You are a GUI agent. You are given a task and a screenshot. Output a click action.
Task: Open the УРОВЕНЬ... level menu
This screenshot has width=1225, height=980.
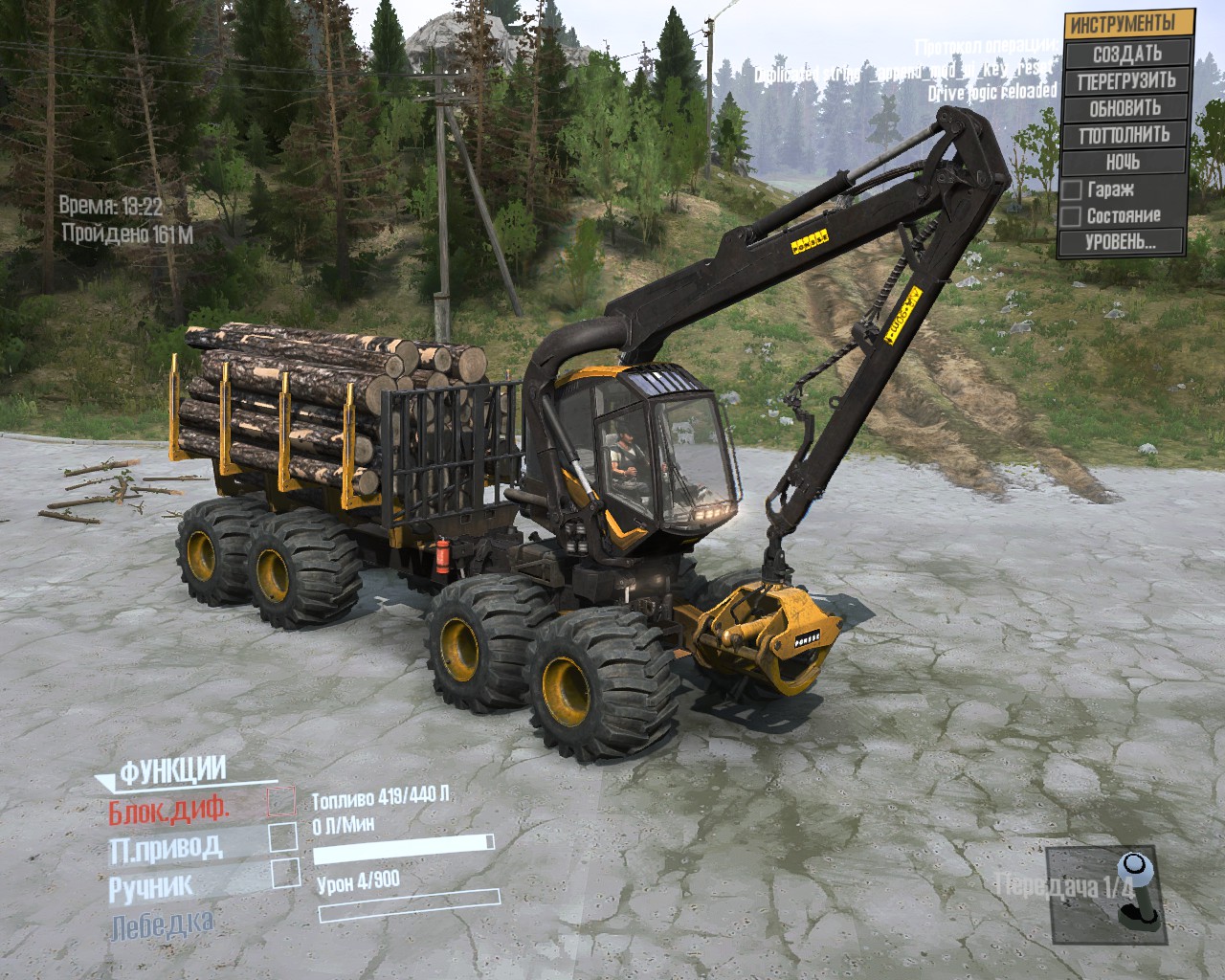[x=1121, y=242]
